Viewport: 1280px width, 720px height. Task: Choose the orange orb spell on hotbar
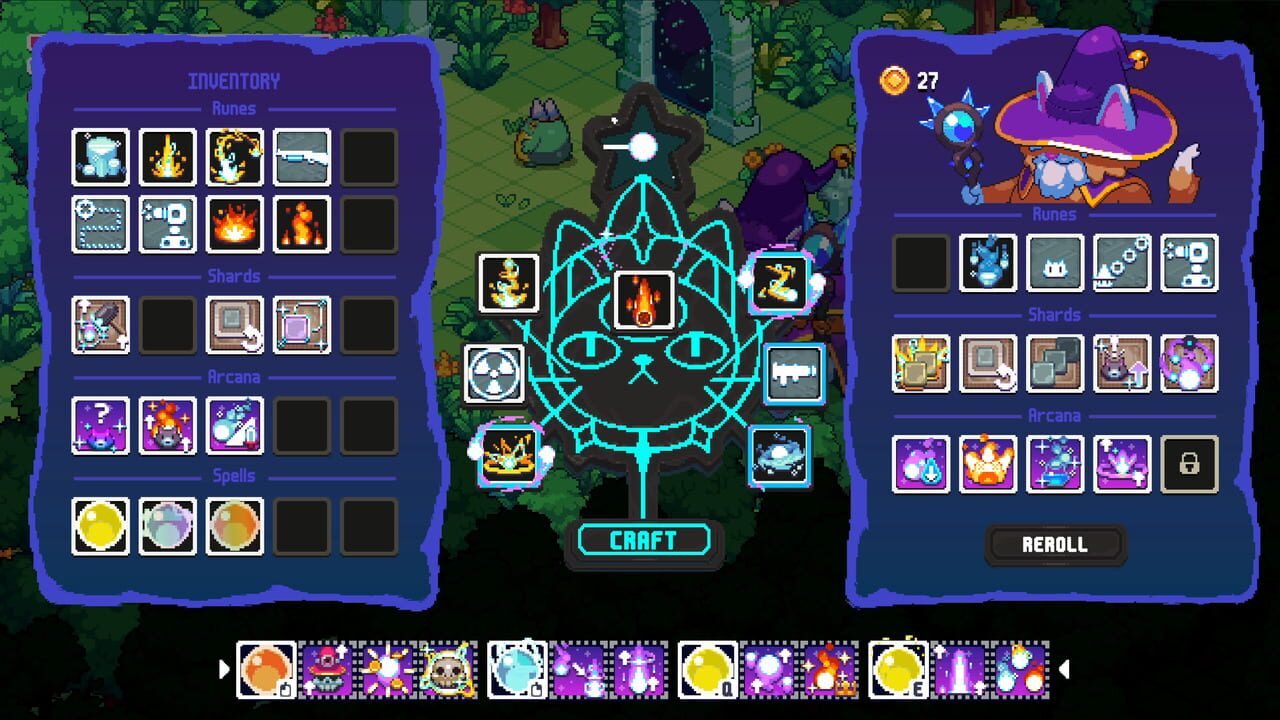(x=266, y=670)
